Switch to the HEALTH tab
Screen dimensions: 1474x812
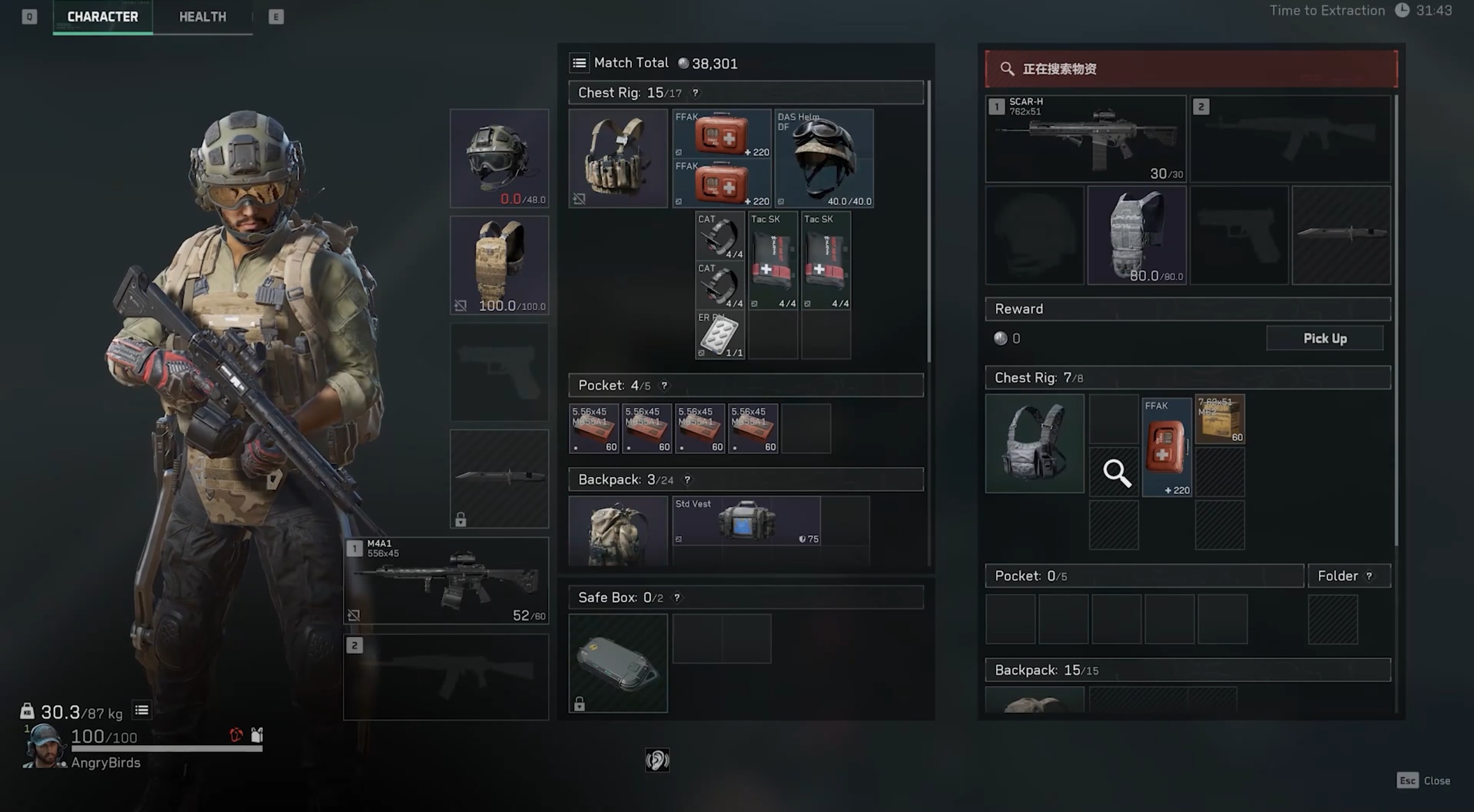click(x=202, y=17)
